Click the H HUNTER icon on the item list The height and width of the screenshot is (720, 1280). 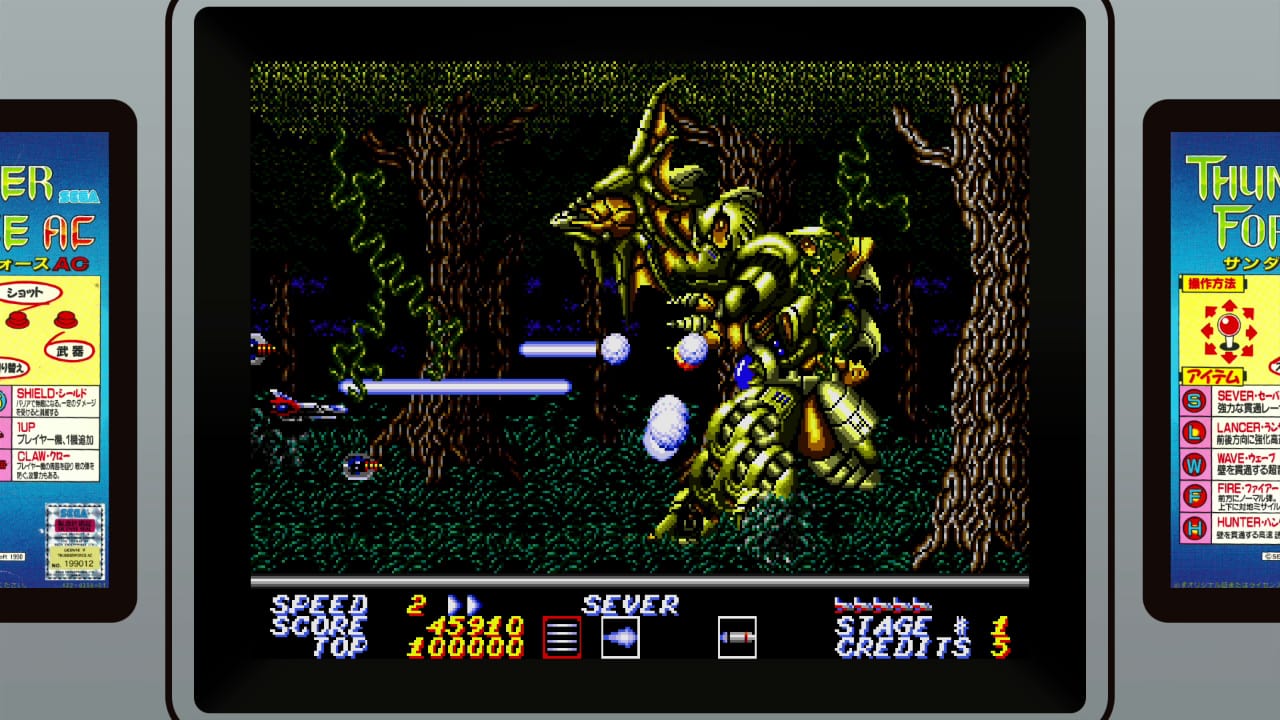1193,525
